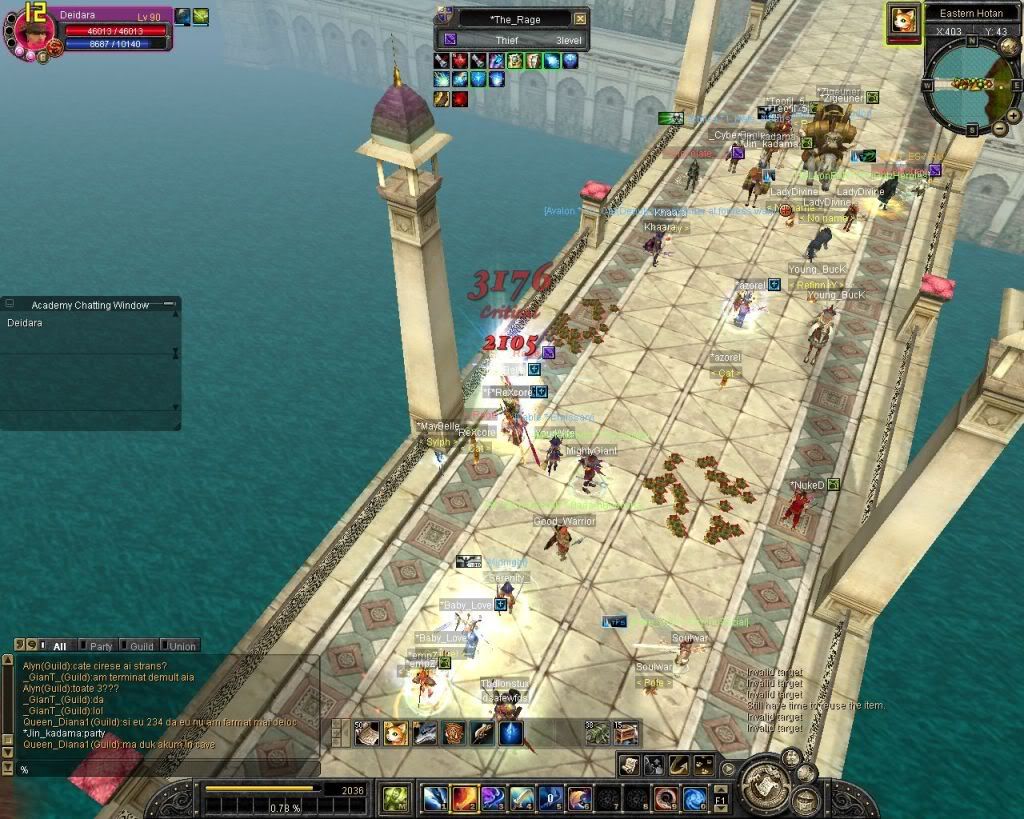Close the *The_Rage target window

[x=581, y=18]
